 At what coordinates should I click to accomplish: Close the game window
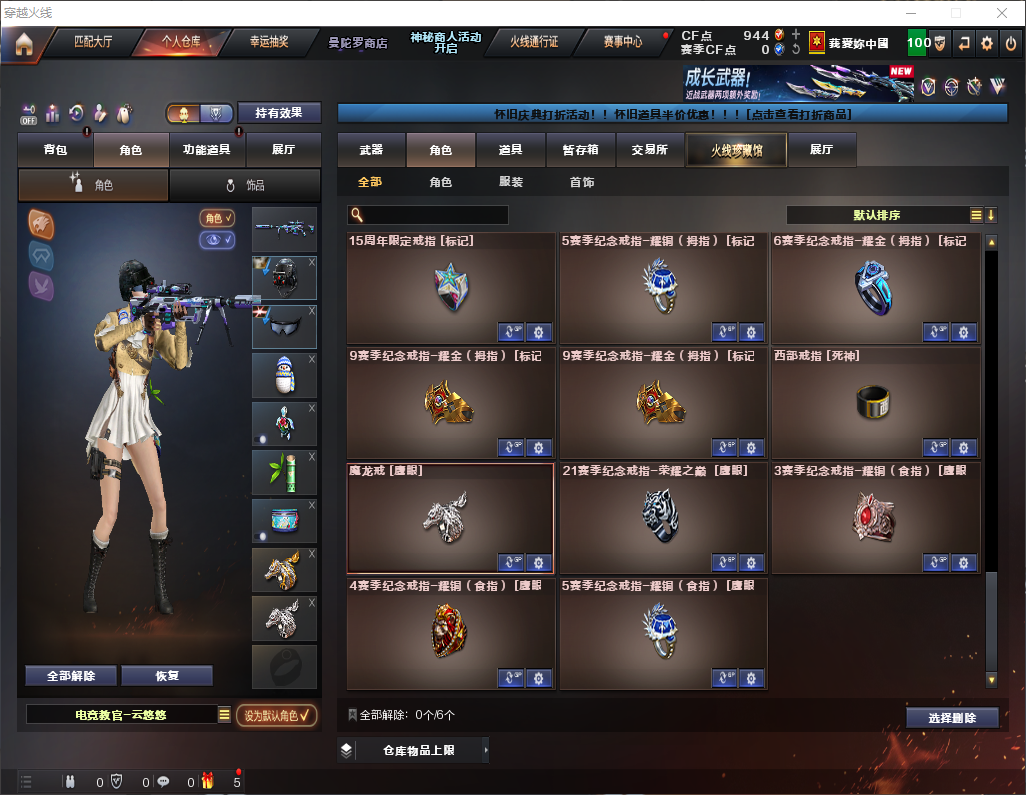point(1001,13)
